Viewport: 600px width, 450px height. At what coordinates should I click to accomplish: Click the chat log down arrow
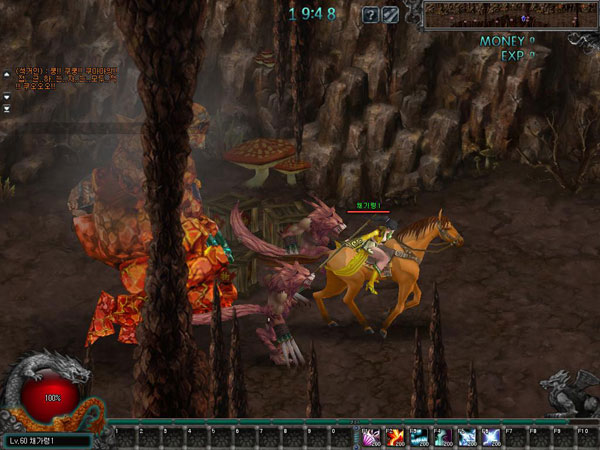7,97
